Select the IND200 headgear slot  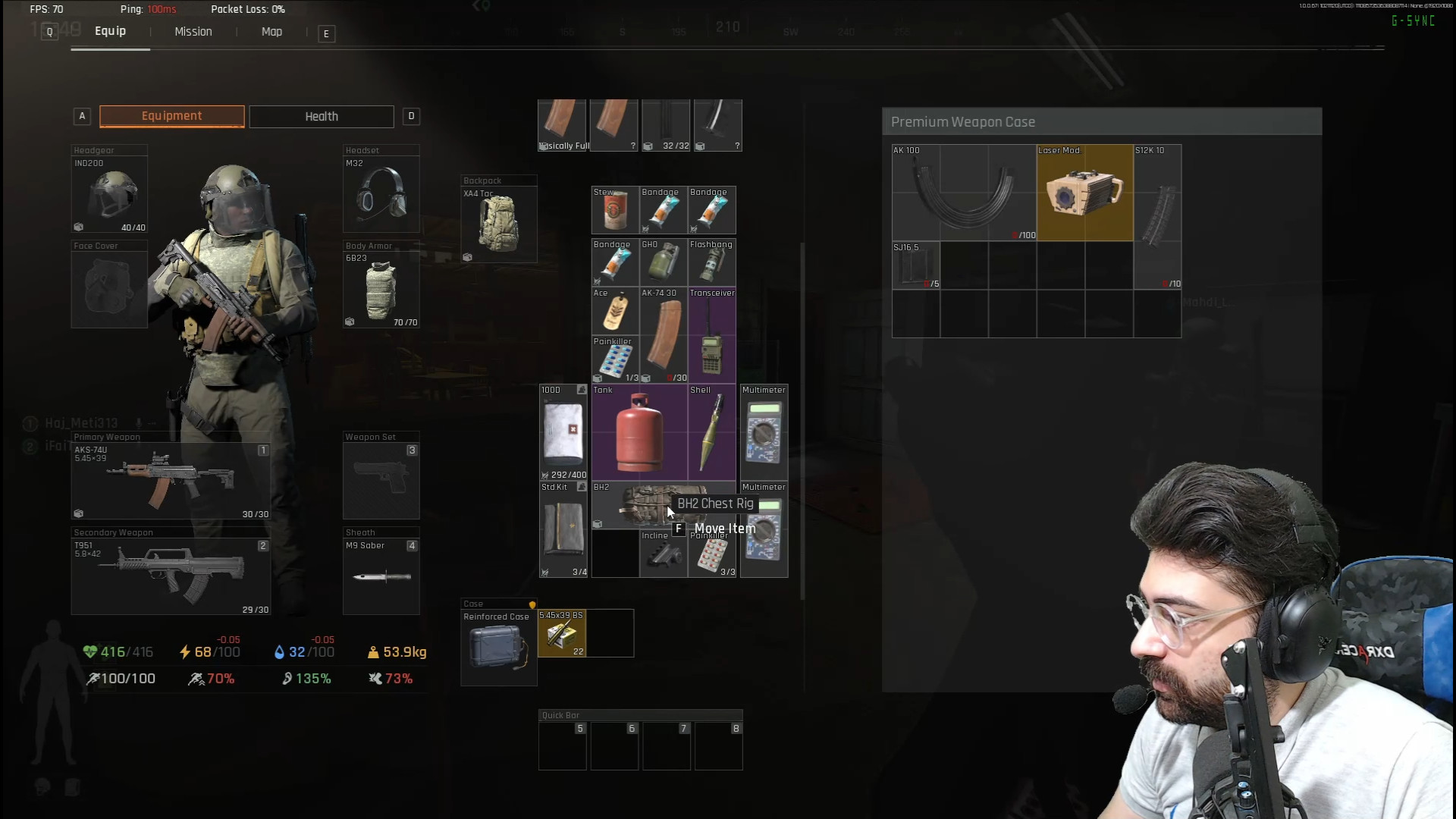pyautogui.click(x=110, y=194)
